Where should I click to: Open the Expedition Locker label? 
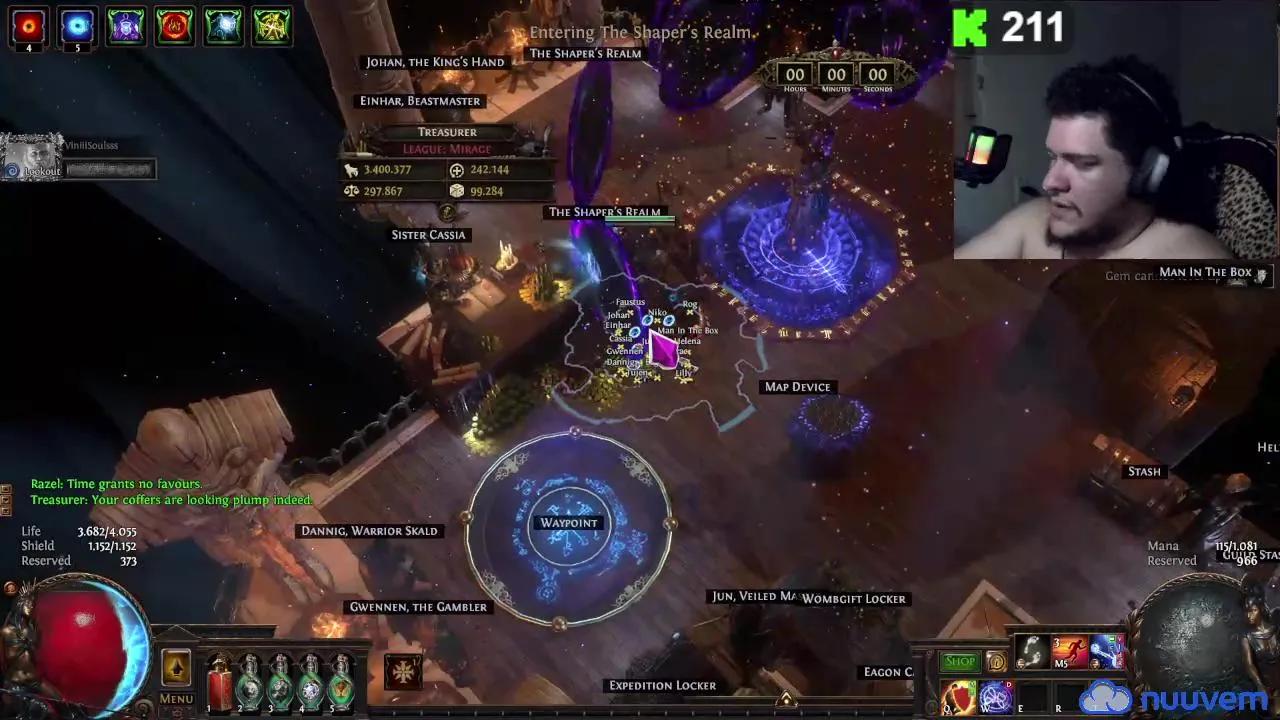pos(662,685)
